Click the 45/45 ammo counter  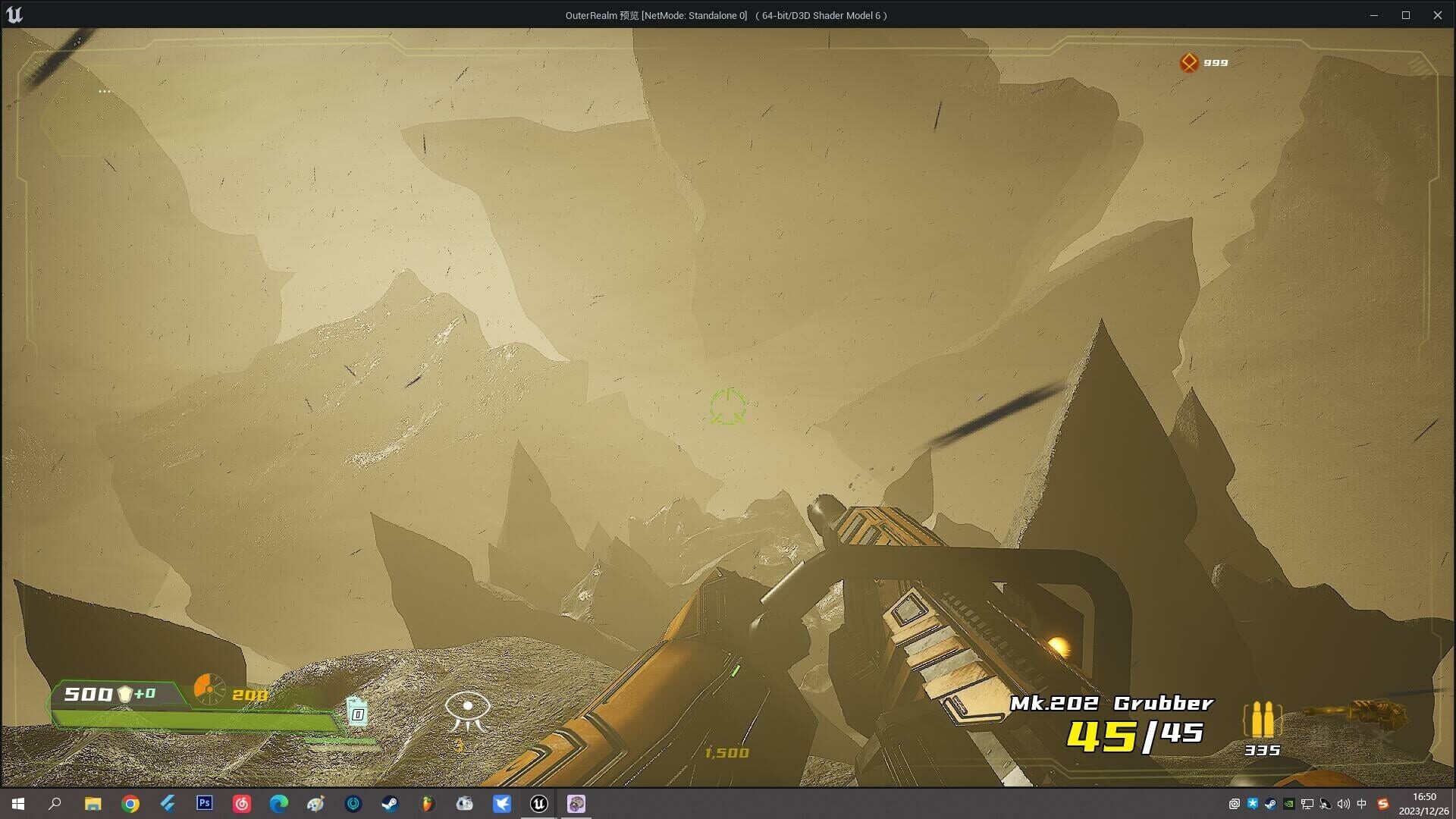(1136, 736)
